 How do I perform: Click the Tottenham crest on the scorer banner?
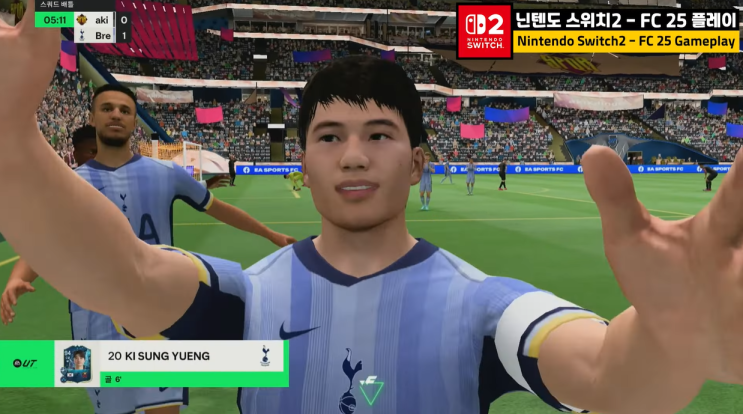click(266, 354)
